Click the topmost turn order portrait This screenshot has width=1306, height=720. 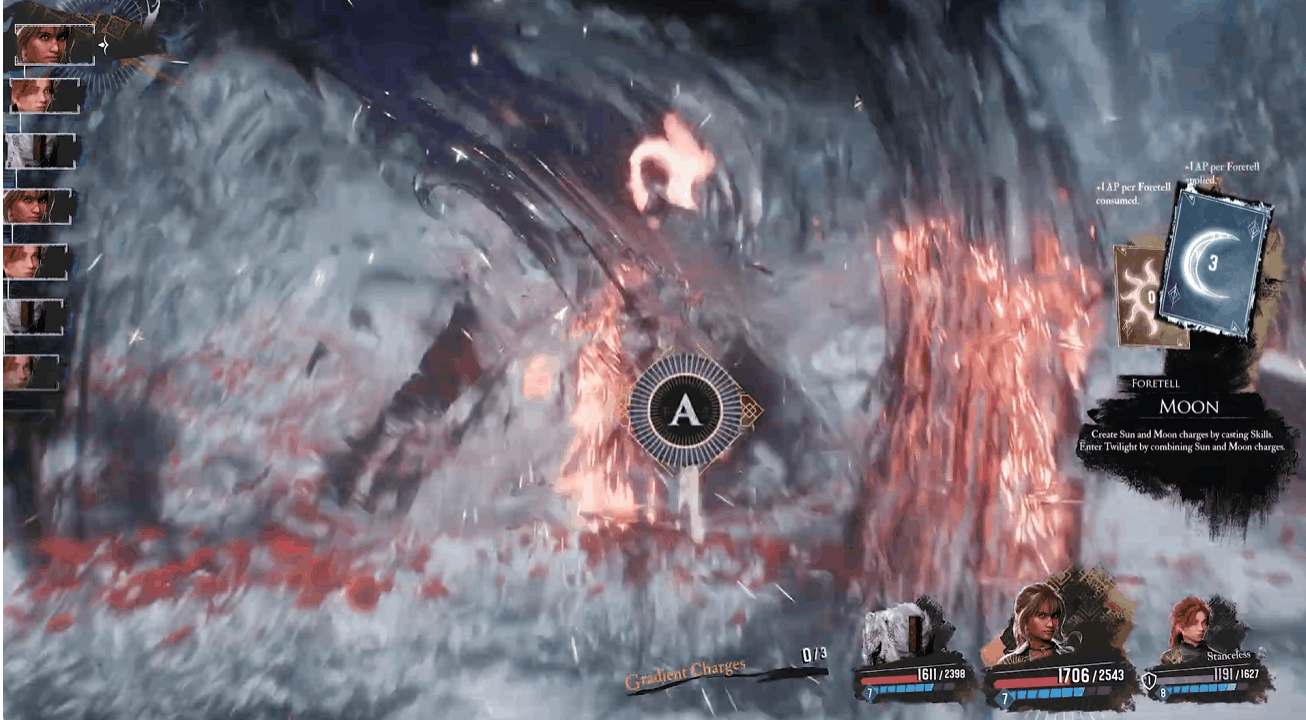click(x=53, y=44)
